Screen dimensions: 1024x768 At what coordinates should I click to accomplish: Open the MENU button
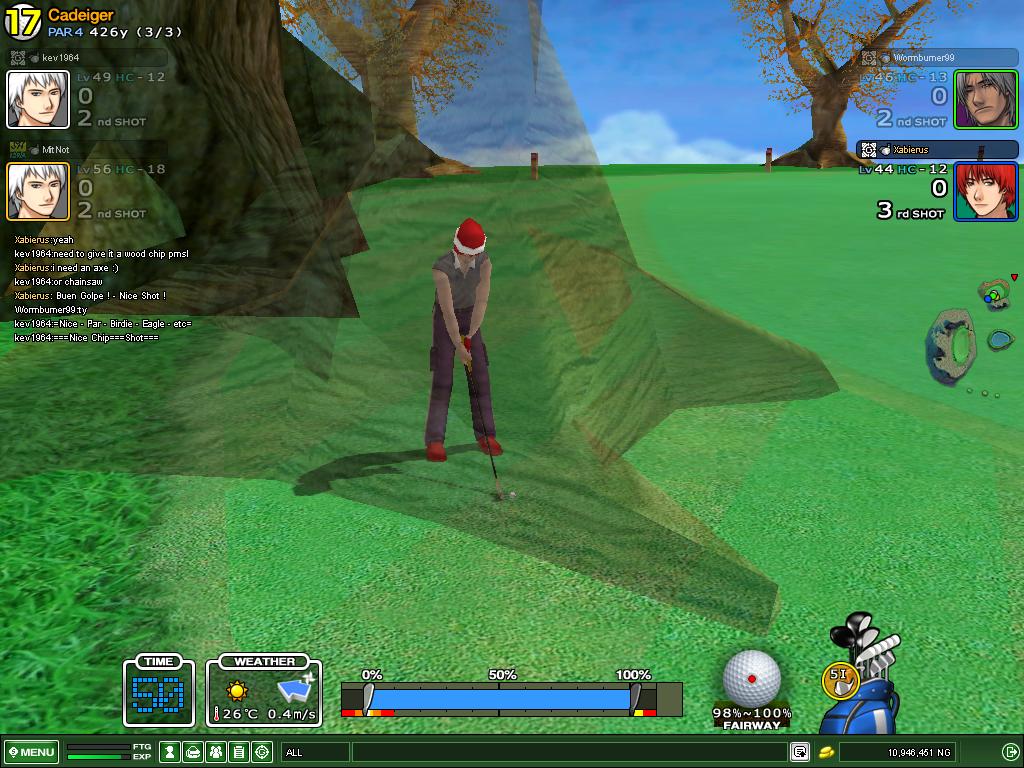click(x=32, y=752)
